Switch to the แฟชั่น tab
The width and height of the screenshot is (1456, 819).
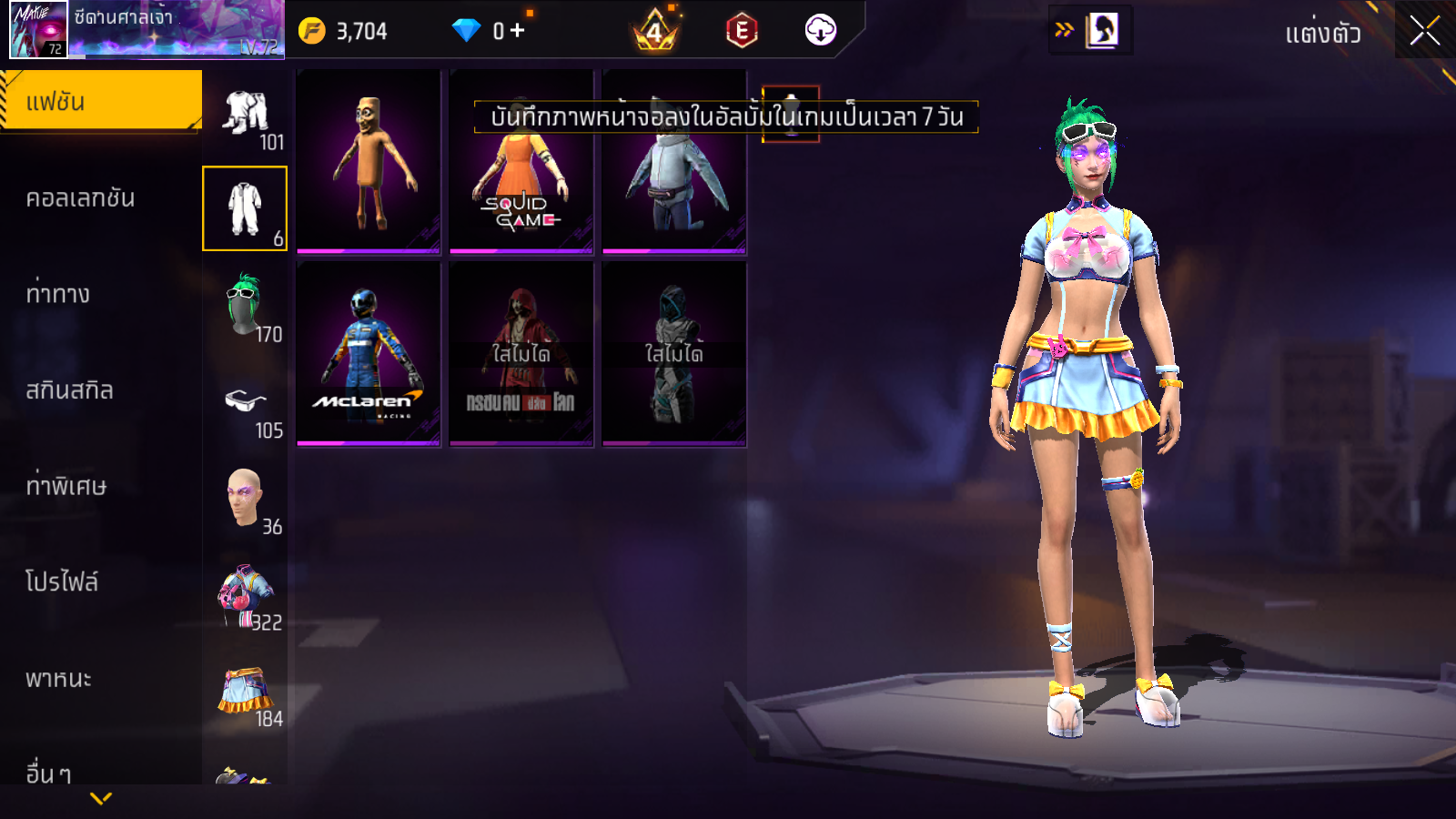tap(101, 102)
